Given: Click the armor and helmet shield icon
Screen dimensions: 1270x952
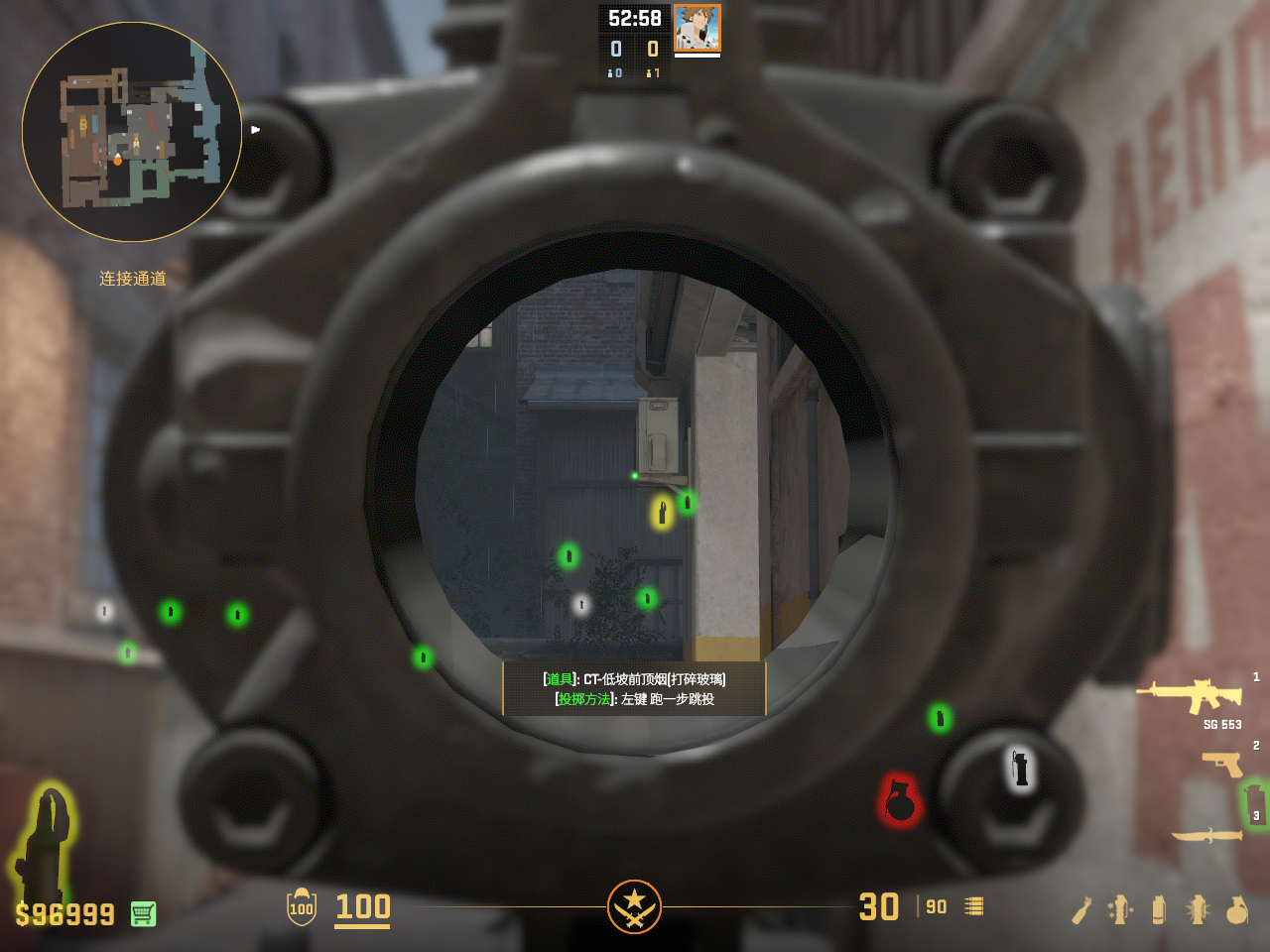Looking at the screenshot, I should click(x=302, y=907).
